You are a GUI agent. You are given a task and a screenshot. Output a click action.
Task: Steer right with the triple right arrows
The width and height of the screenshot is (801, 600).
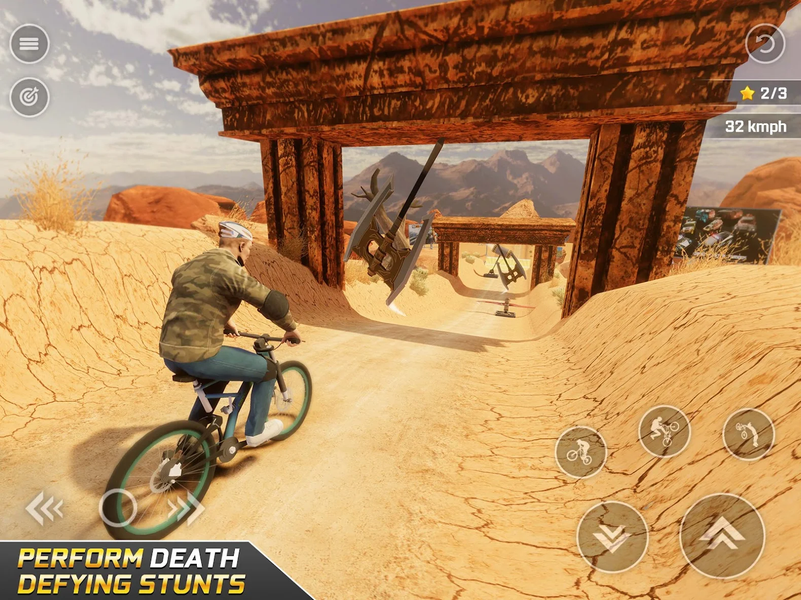(187, 508)
